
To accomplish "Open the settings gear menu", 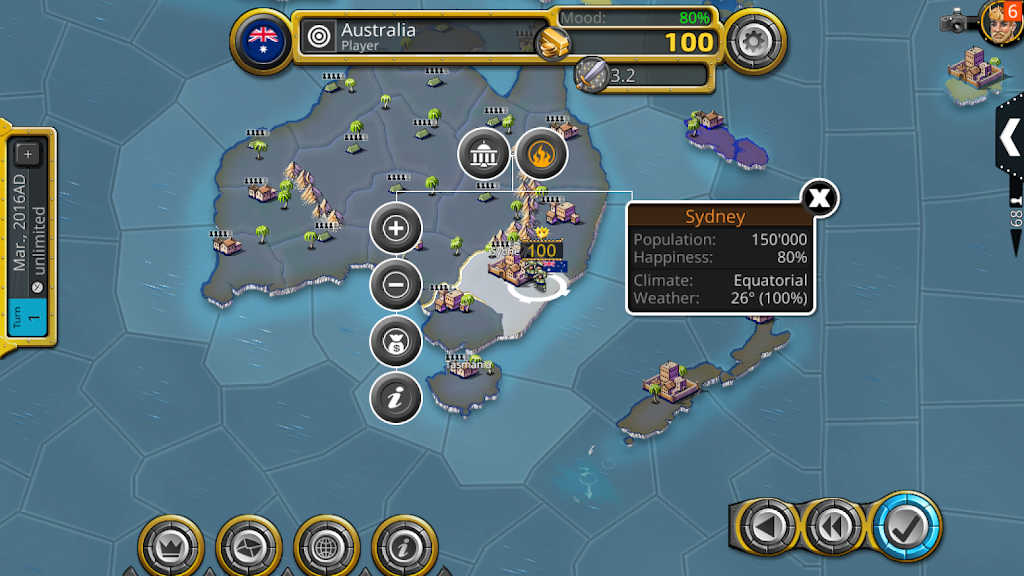I will click(753, 41).
